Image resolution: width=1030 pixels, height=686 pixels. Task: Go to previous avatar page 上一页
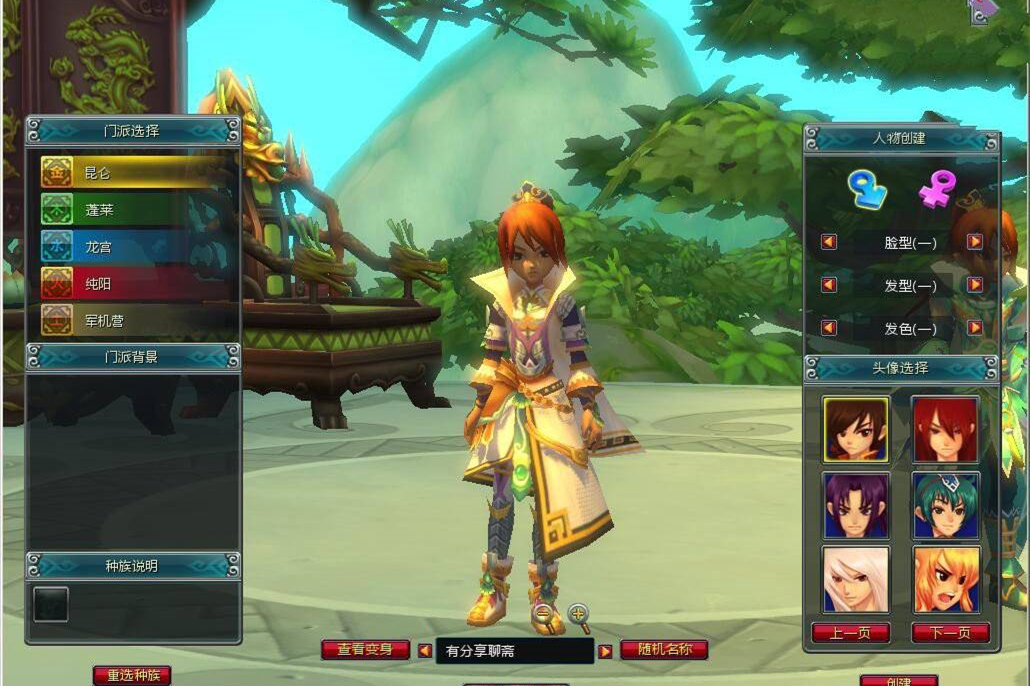pyautogui.click(x=851, y=633)
